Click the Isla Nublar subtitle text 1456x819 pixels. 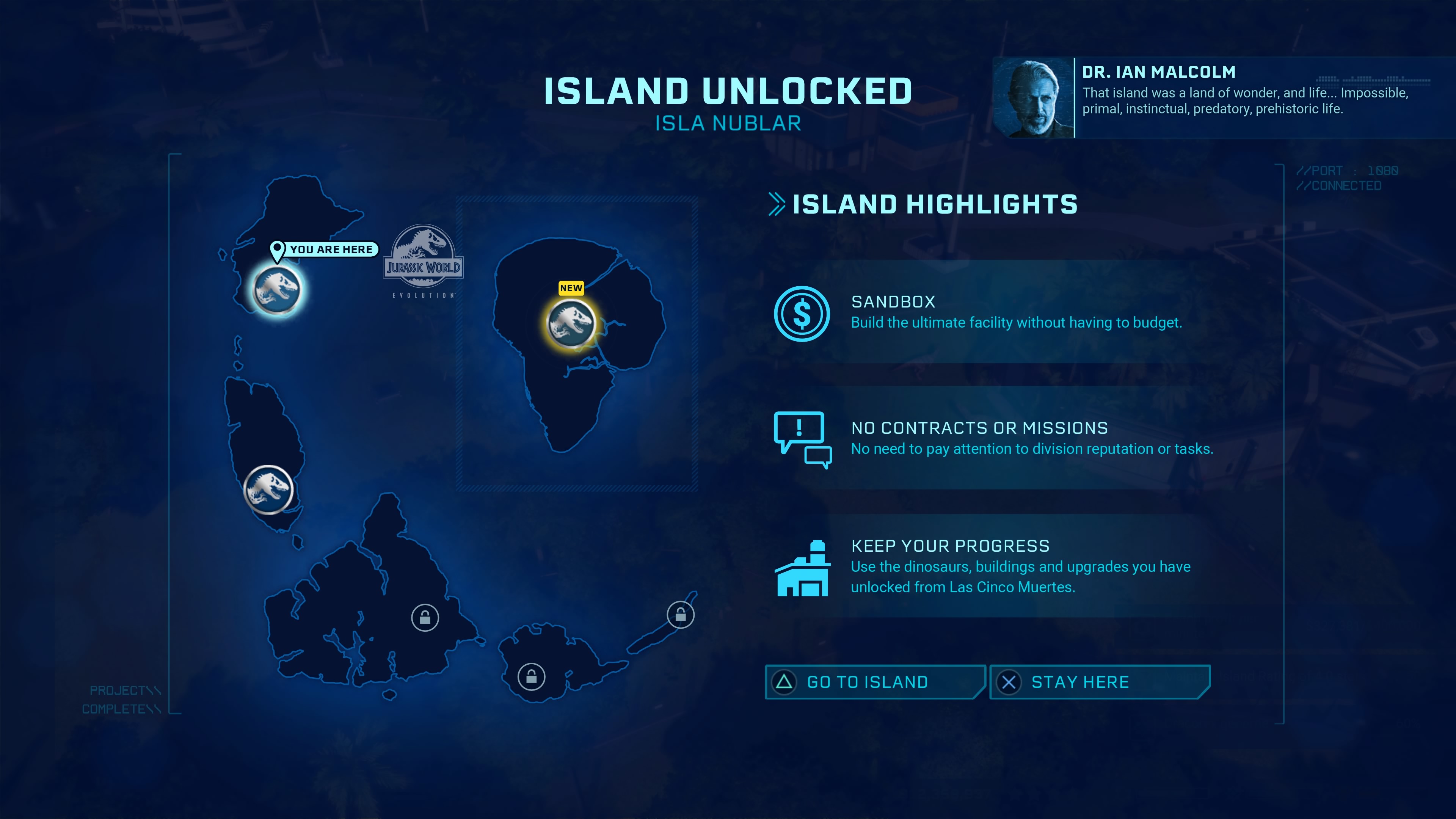(x=728, y=123)
